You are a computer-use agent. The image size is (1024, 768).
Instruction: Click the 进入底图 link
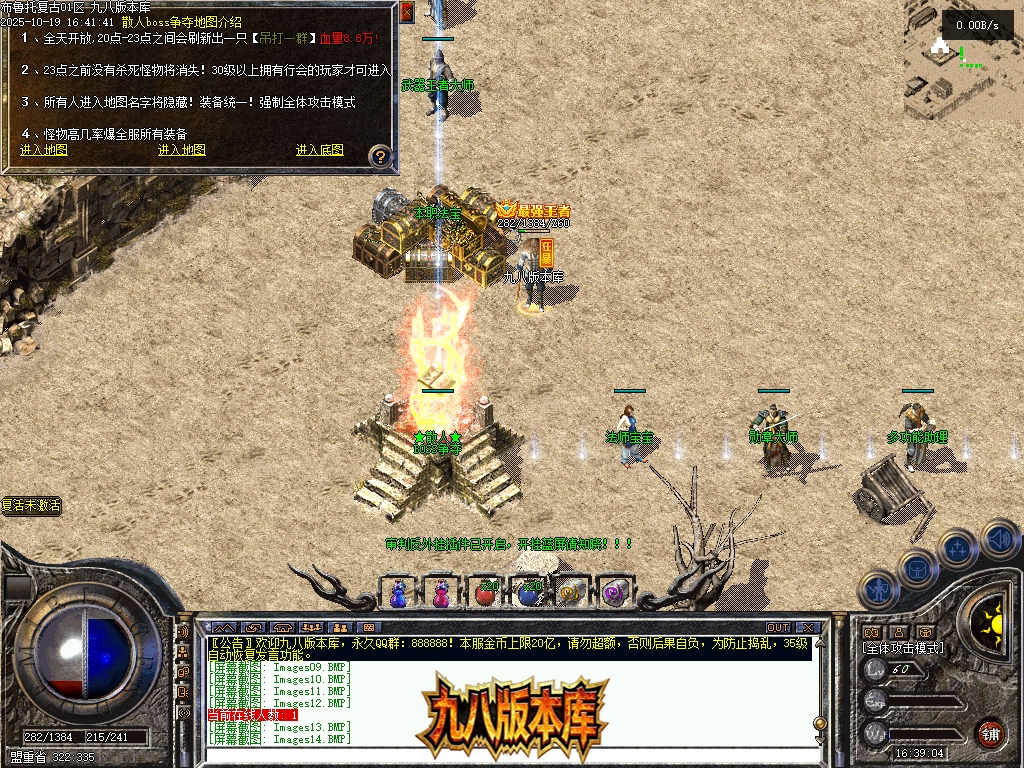coord(319,150)
